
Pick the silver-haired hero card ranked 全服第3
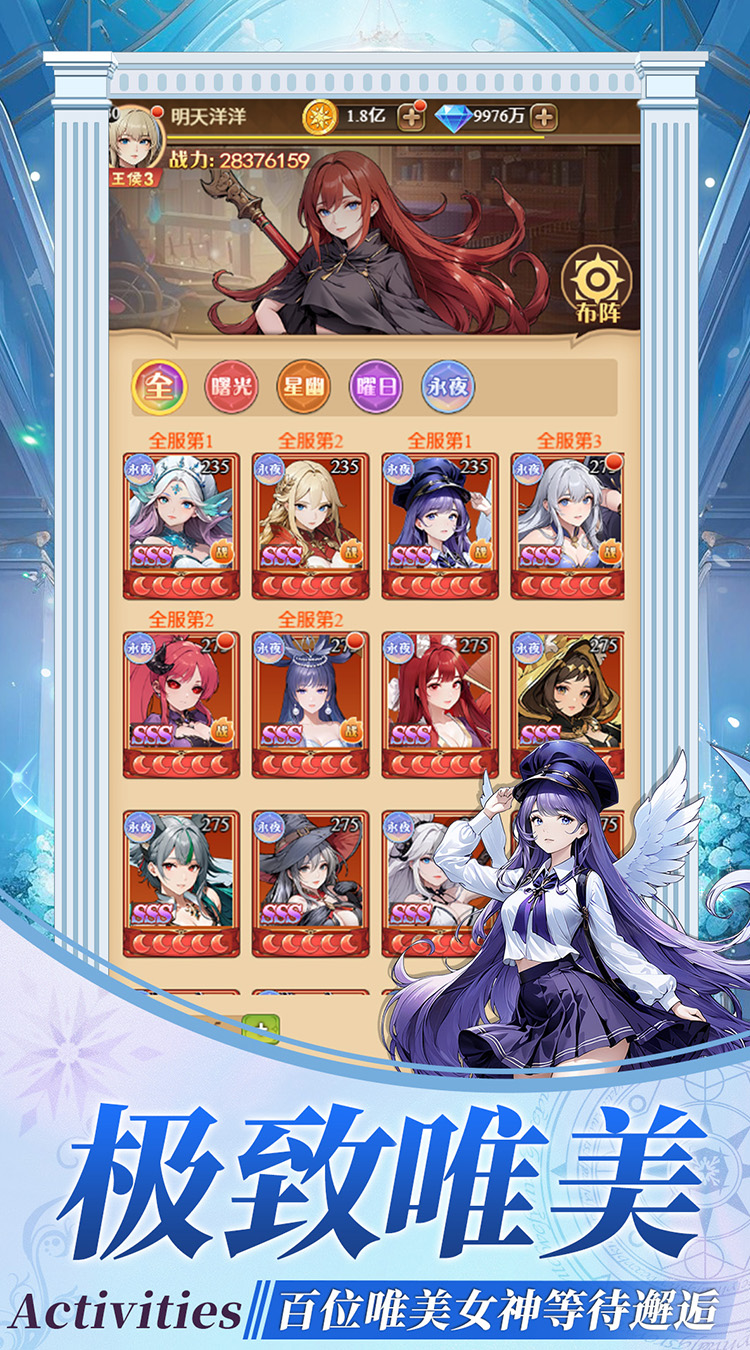pyautogui.click(x=568, y=525)
